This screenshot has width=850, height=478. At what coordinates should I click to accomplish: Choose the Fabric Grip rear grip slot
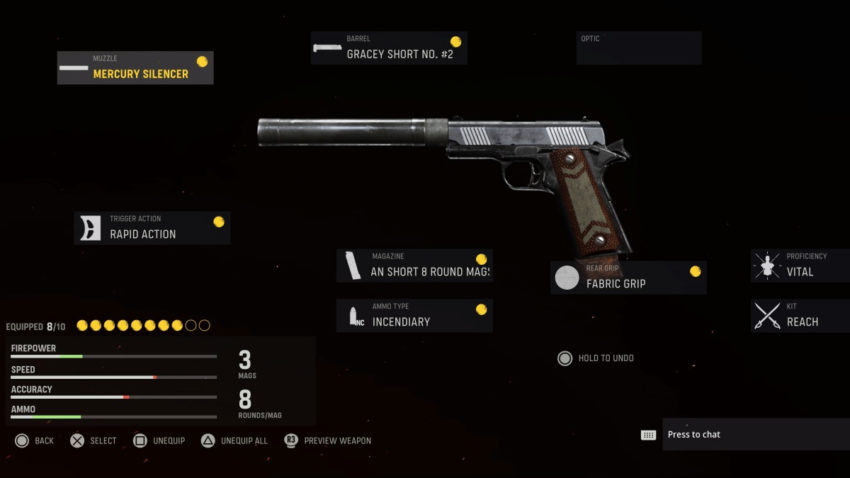[628, 278]
